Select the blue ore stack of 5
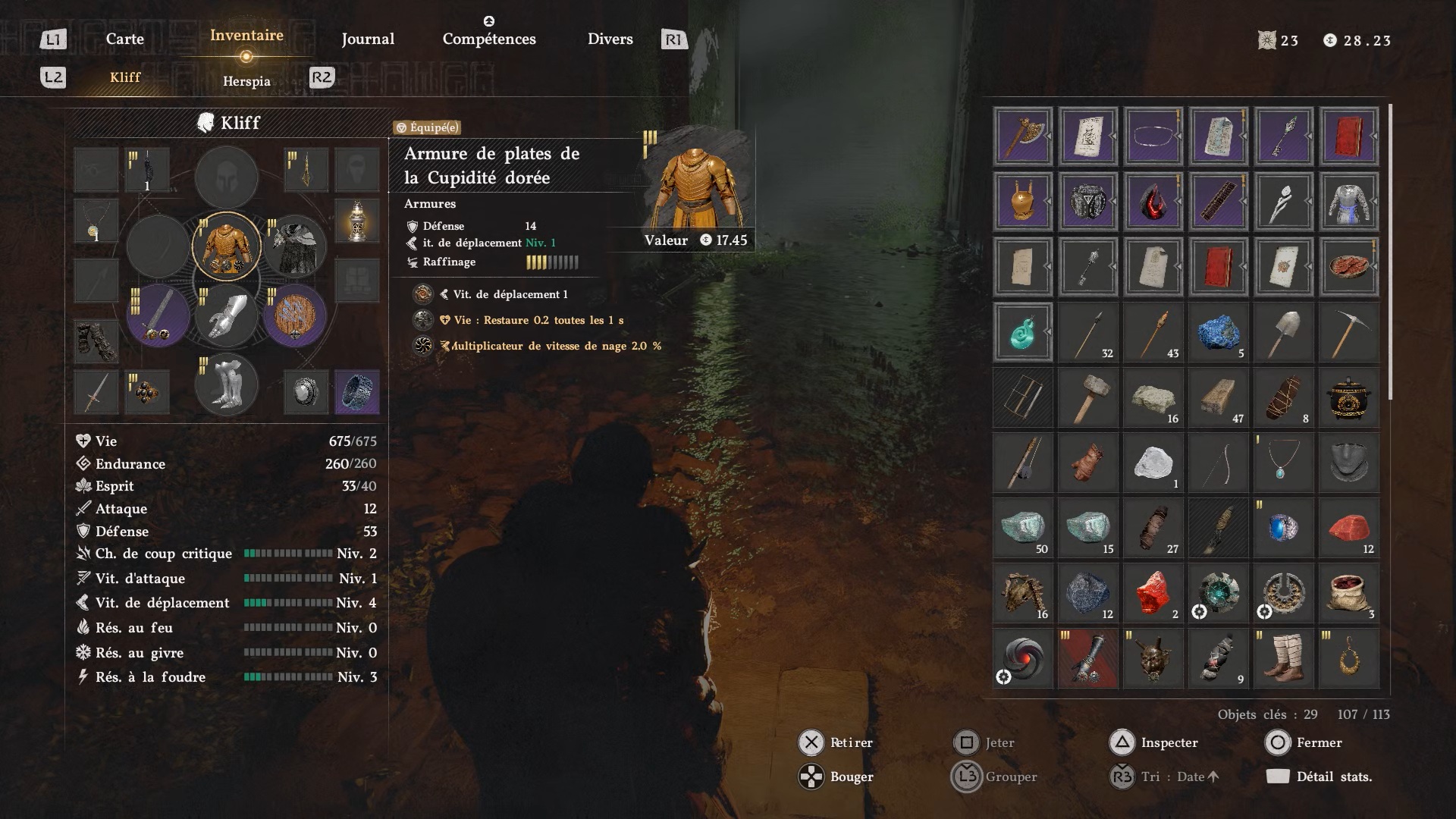Screen dimensions: 1456x819 point(1218,332)
